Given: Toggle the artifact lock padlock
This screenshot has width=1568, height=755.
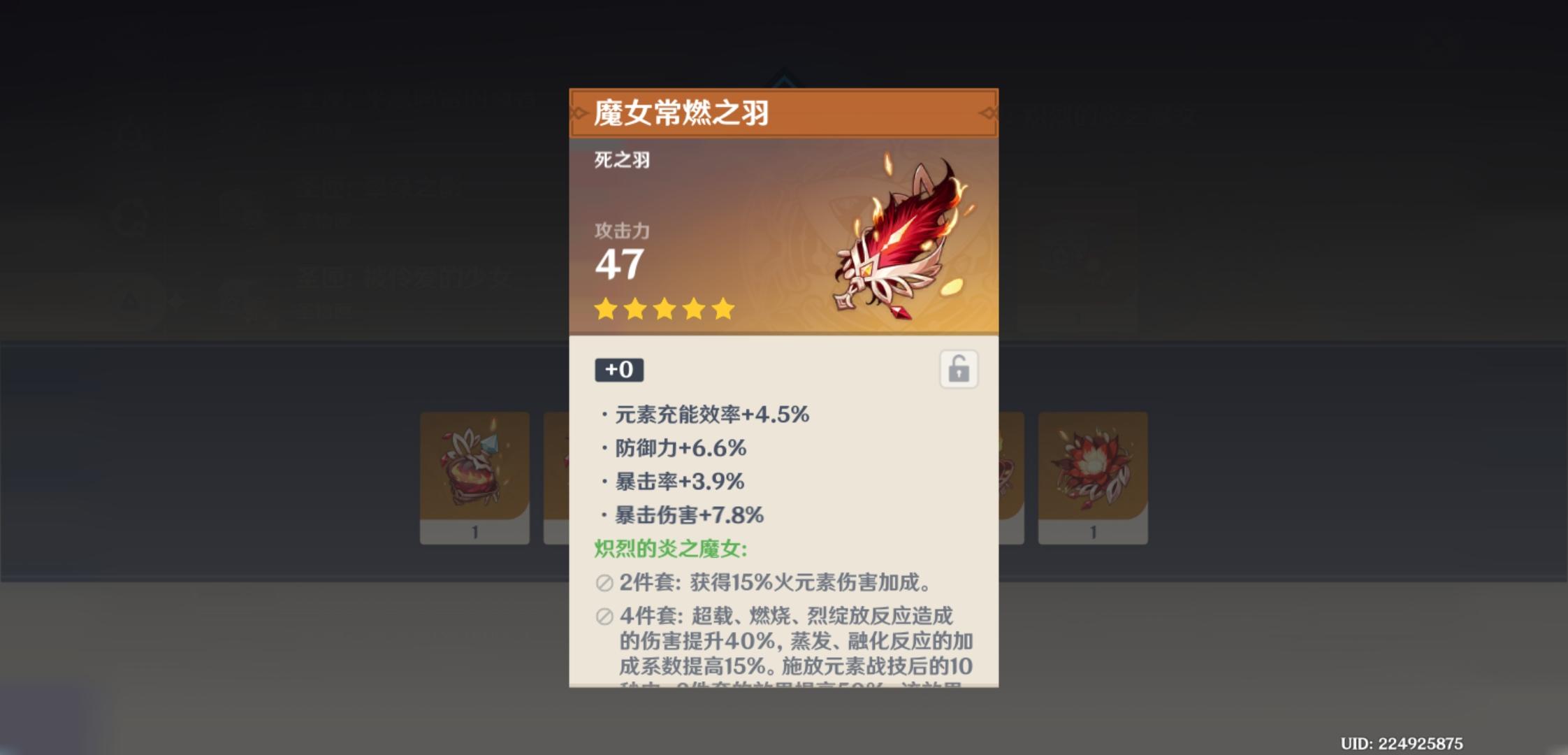Looking at the screenshot, I should click(x=957, y=370).
